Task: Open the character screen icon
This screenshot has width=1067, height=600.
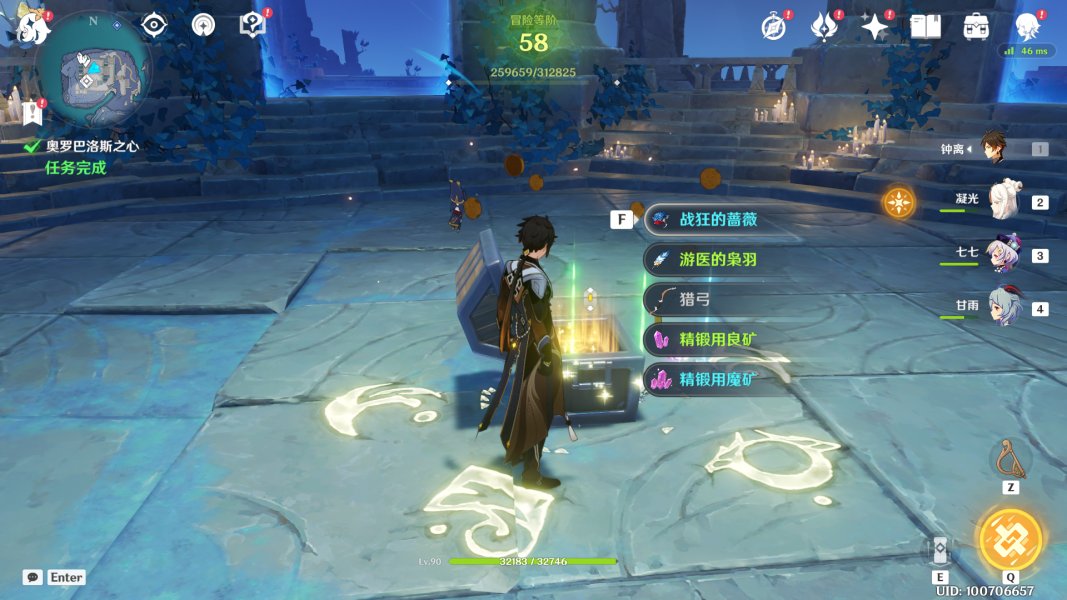Action: tap(1027, 27)
